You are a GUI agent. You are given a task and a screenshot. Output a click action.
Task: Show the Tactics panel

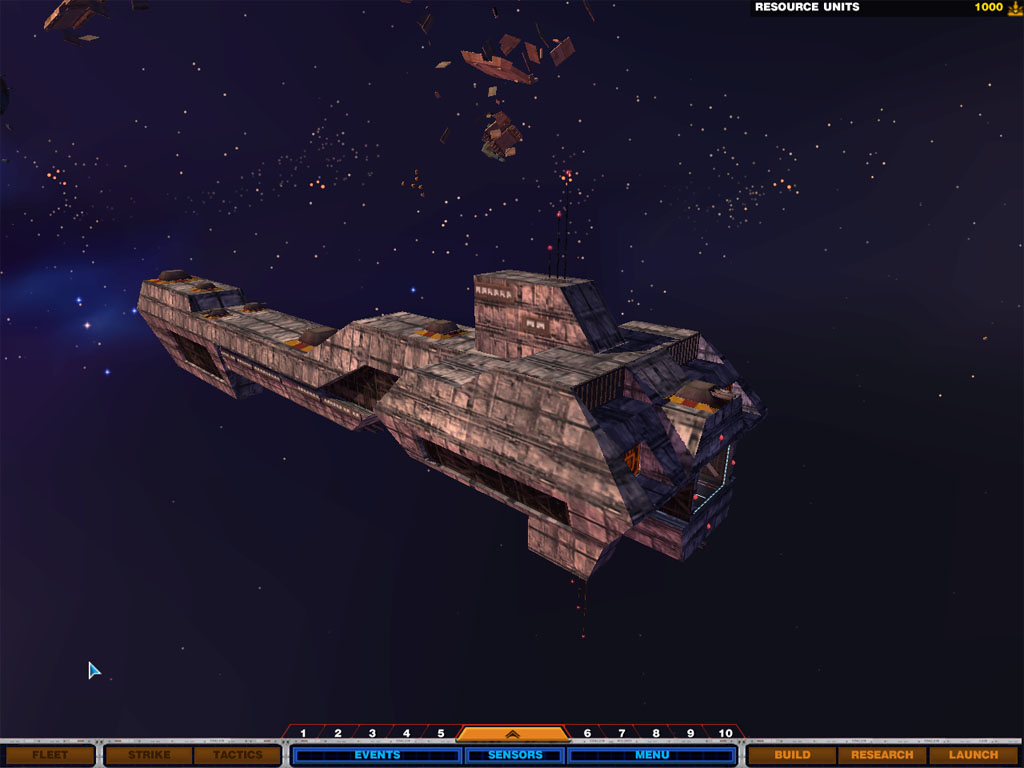pyautogui.click(x=237, y=755)
